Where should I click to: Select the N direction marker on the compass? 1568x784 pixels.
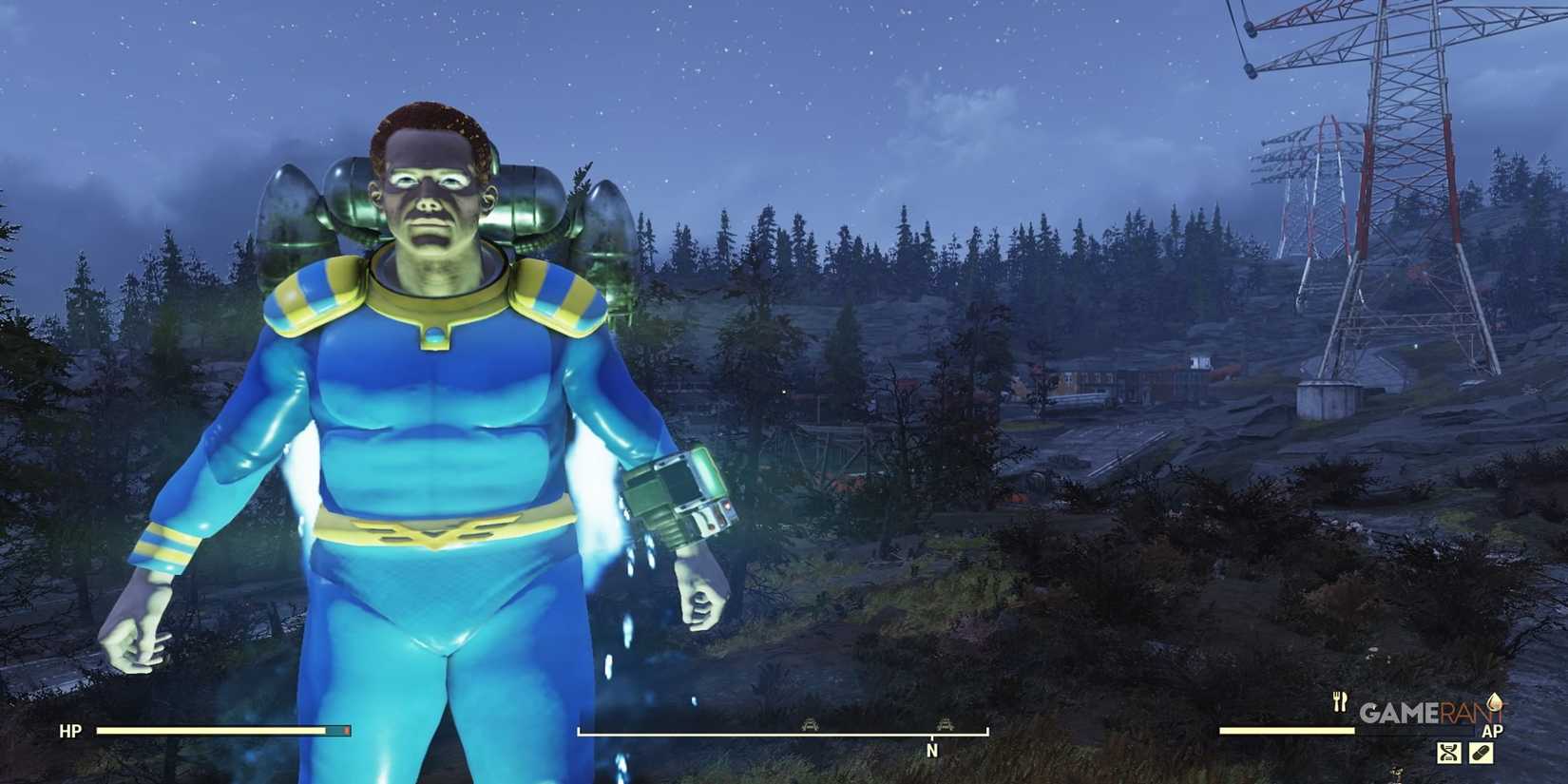(x=931, y=750)
